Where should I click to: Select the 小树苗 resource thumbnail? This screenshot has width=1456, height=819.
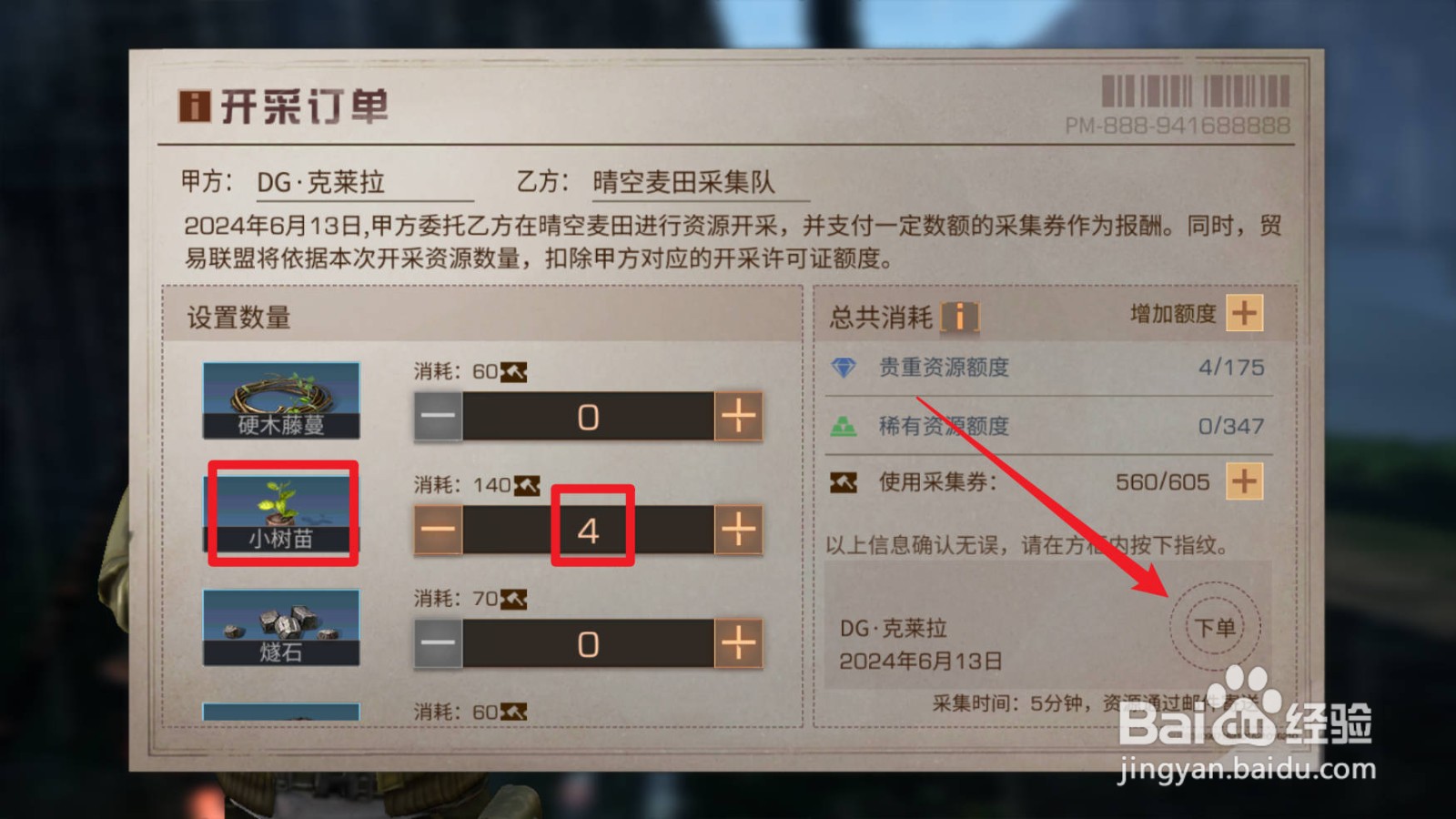tap(282, 514)
